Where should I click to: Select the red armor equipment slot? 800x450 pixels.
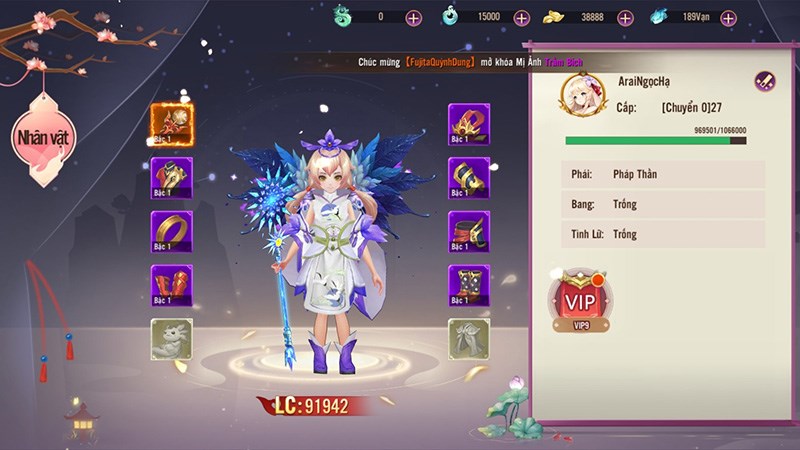tap(172, 178)
